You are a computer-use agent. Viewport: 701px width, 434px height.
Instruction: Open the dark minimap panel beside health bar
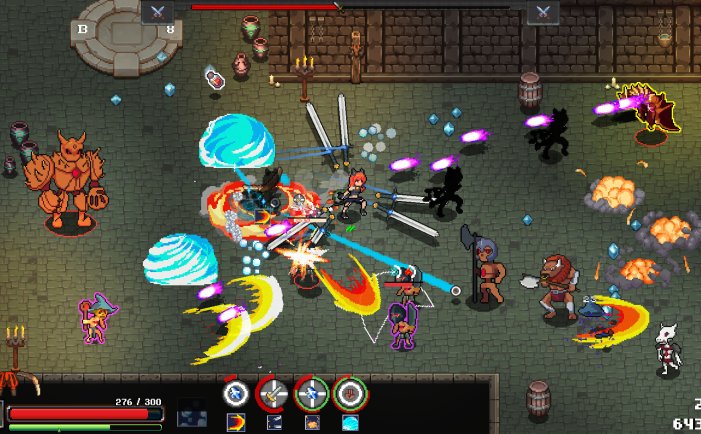192,413
